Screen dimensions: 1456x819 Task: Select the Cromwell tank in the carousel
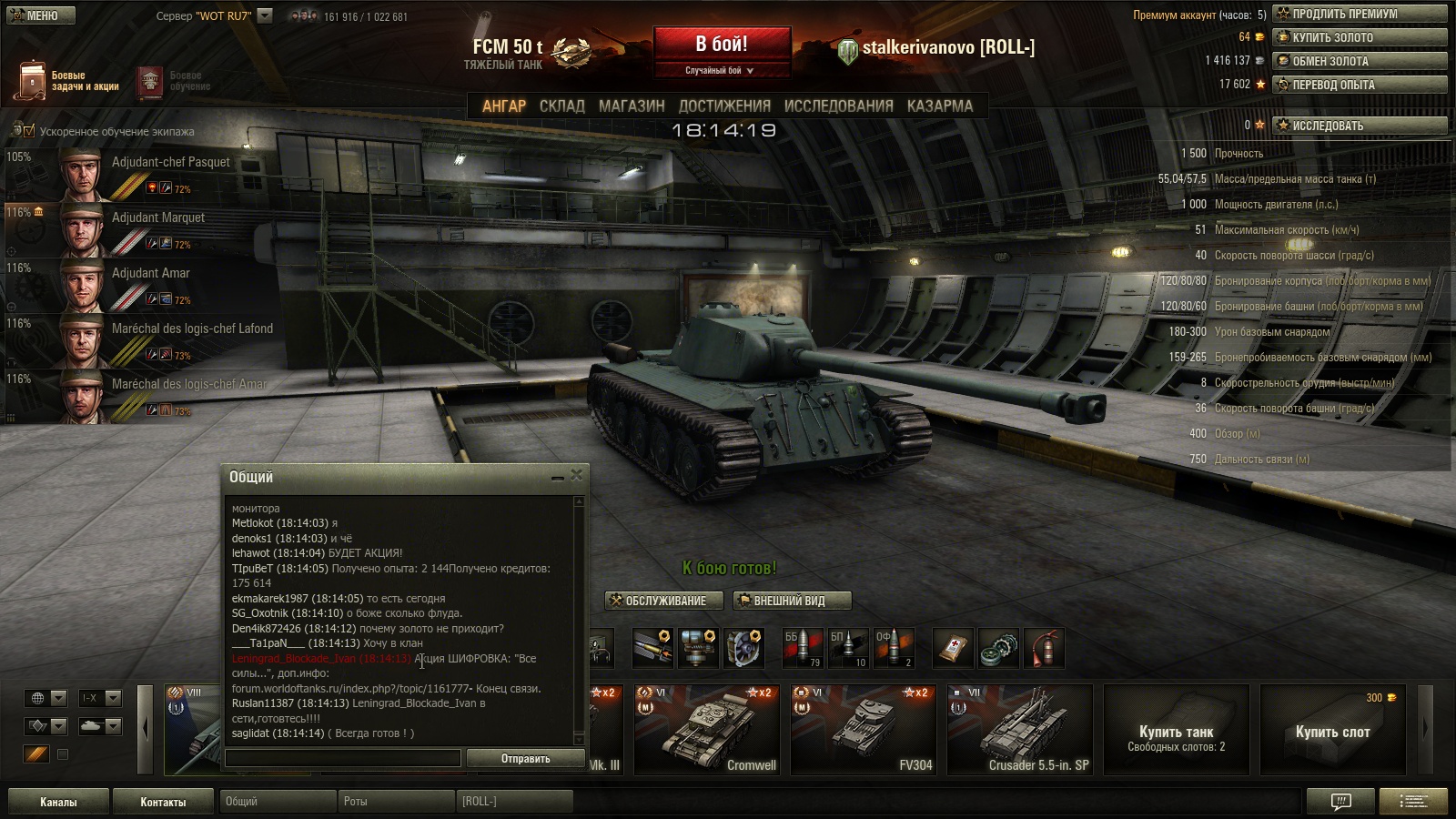[x=706, y=730]
